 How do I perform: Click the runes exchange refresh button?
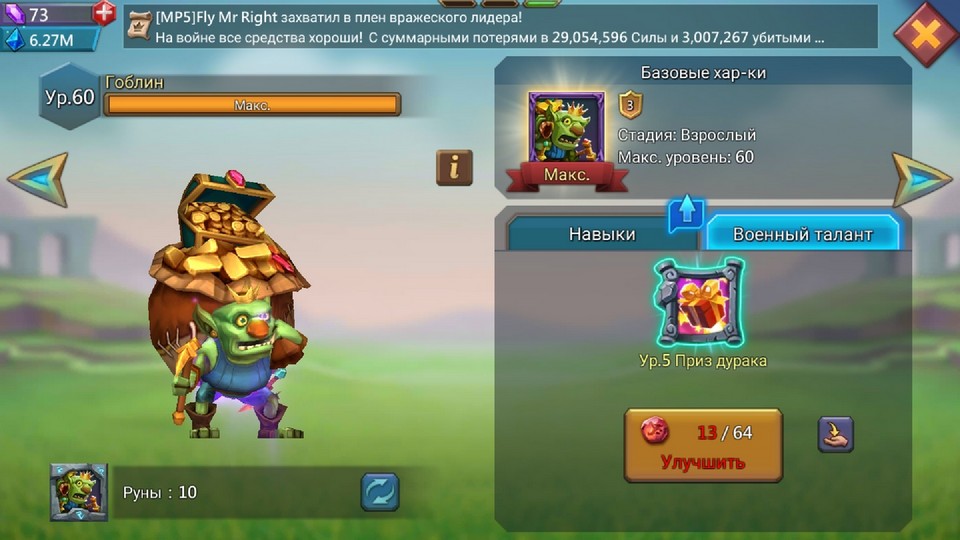tap(380, 492)
